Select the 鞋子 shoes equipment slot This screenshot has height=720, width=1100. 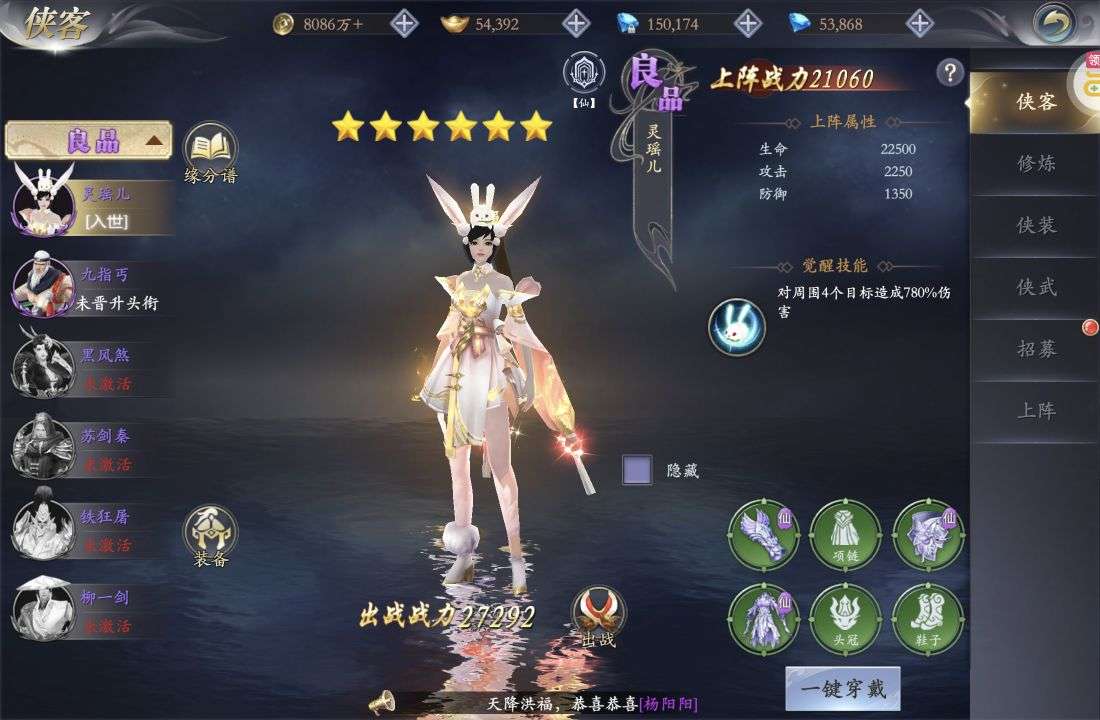[928, 619]
